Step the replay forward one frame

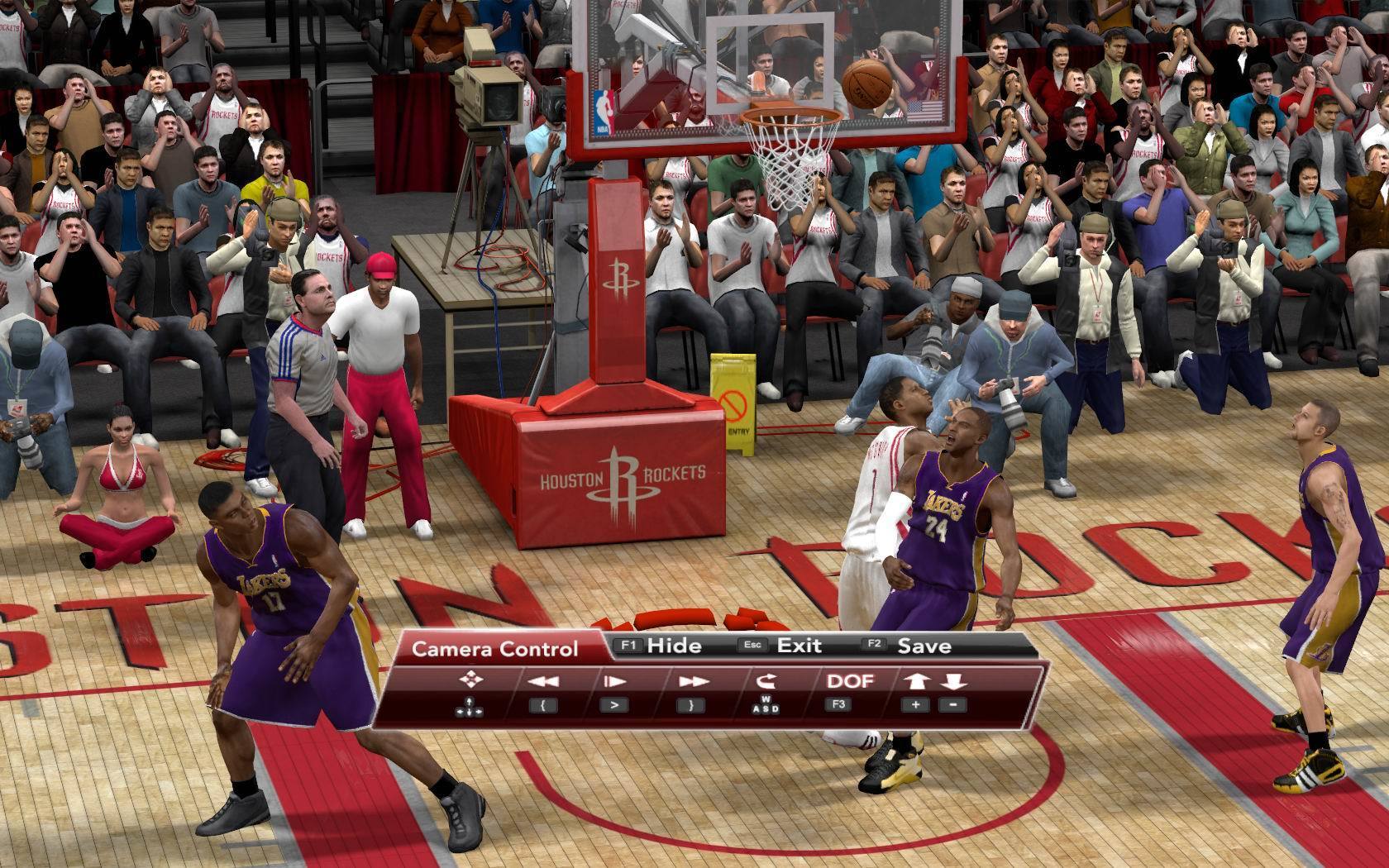coord(614,682)
